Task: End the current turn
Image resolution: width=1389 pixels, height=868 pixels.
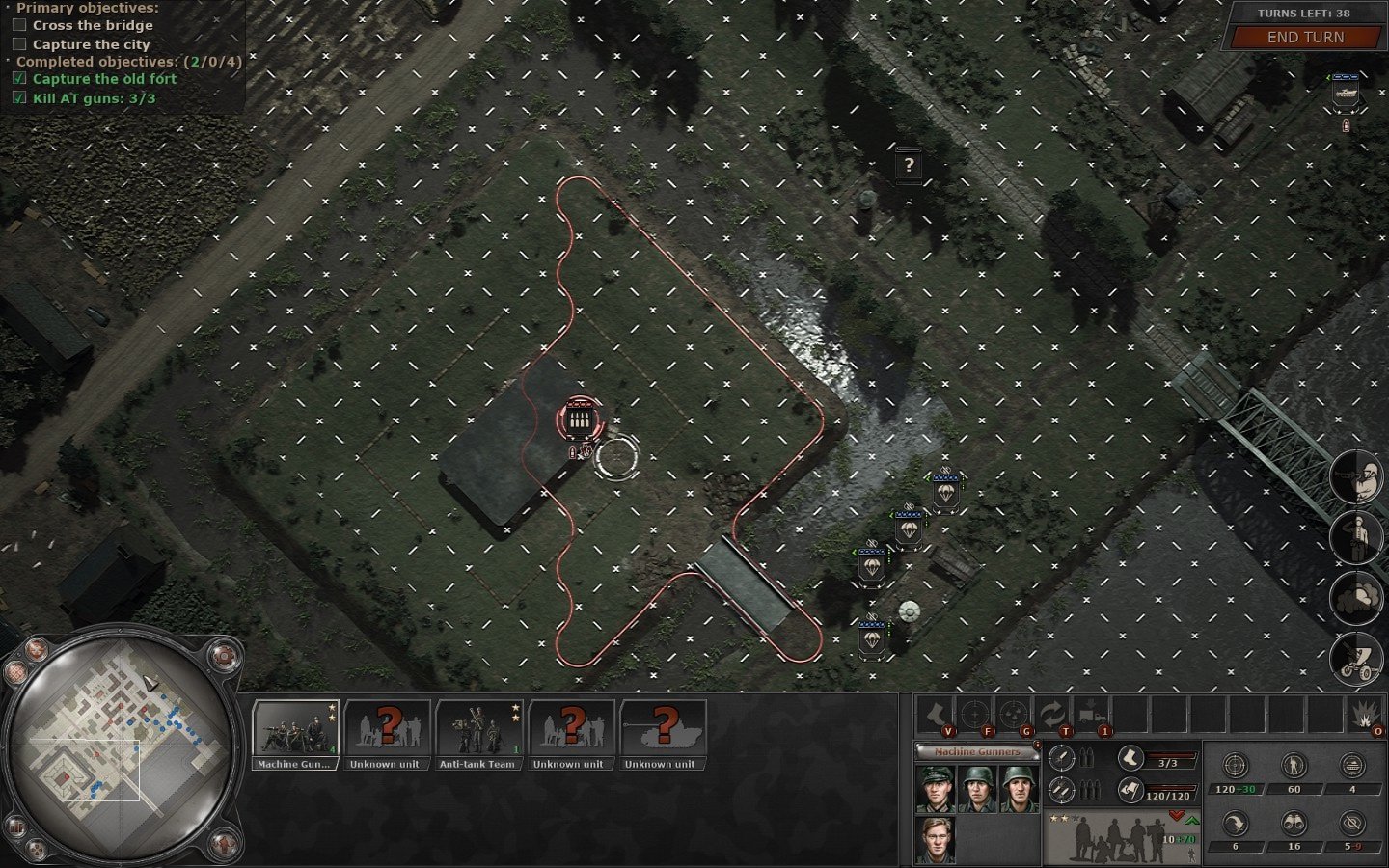Action: [1304, 38]
